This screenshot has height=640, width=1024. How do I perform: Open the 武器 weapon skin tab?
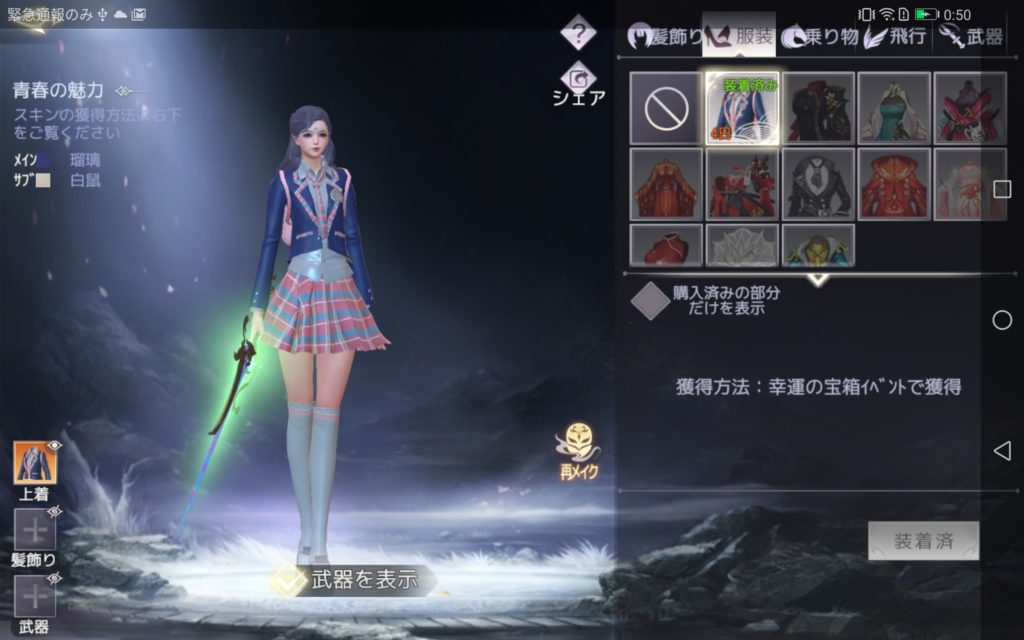(x=971, y=37)
